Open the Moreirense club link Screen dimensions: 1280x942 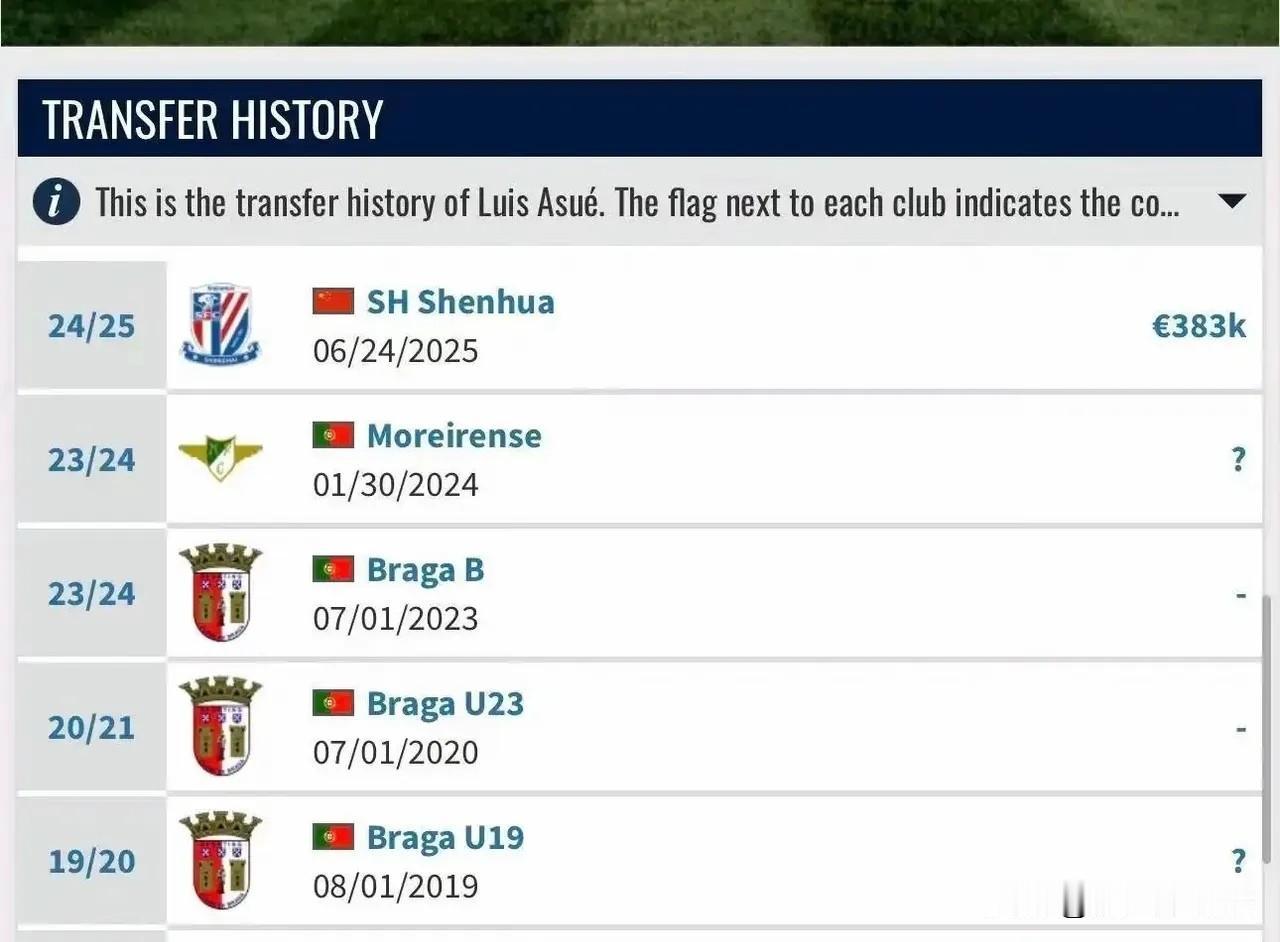click(454, 436)
